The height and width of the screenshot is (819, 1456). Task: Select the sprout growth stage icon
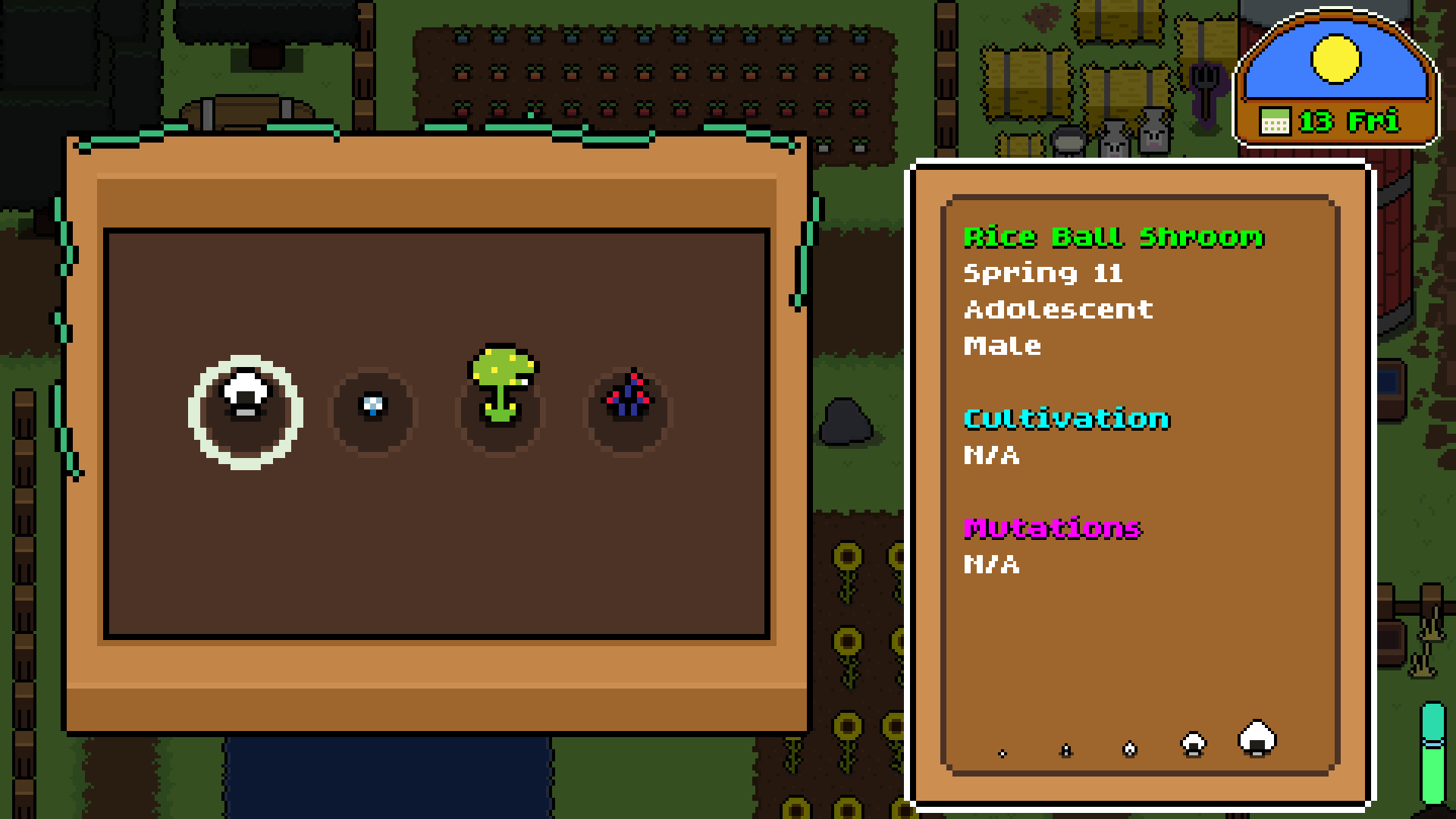(1067, 751)
